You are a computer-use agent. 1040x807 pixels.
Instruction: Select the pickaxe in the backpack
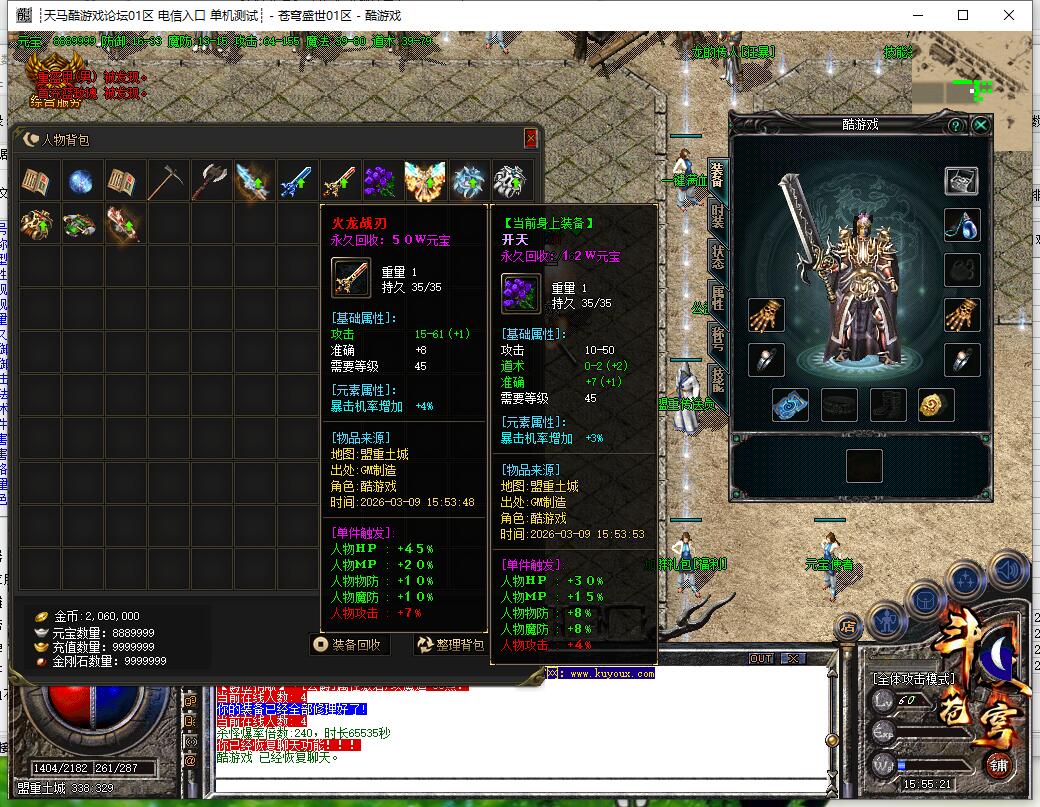pyautogui.click(x=169, y=181)
